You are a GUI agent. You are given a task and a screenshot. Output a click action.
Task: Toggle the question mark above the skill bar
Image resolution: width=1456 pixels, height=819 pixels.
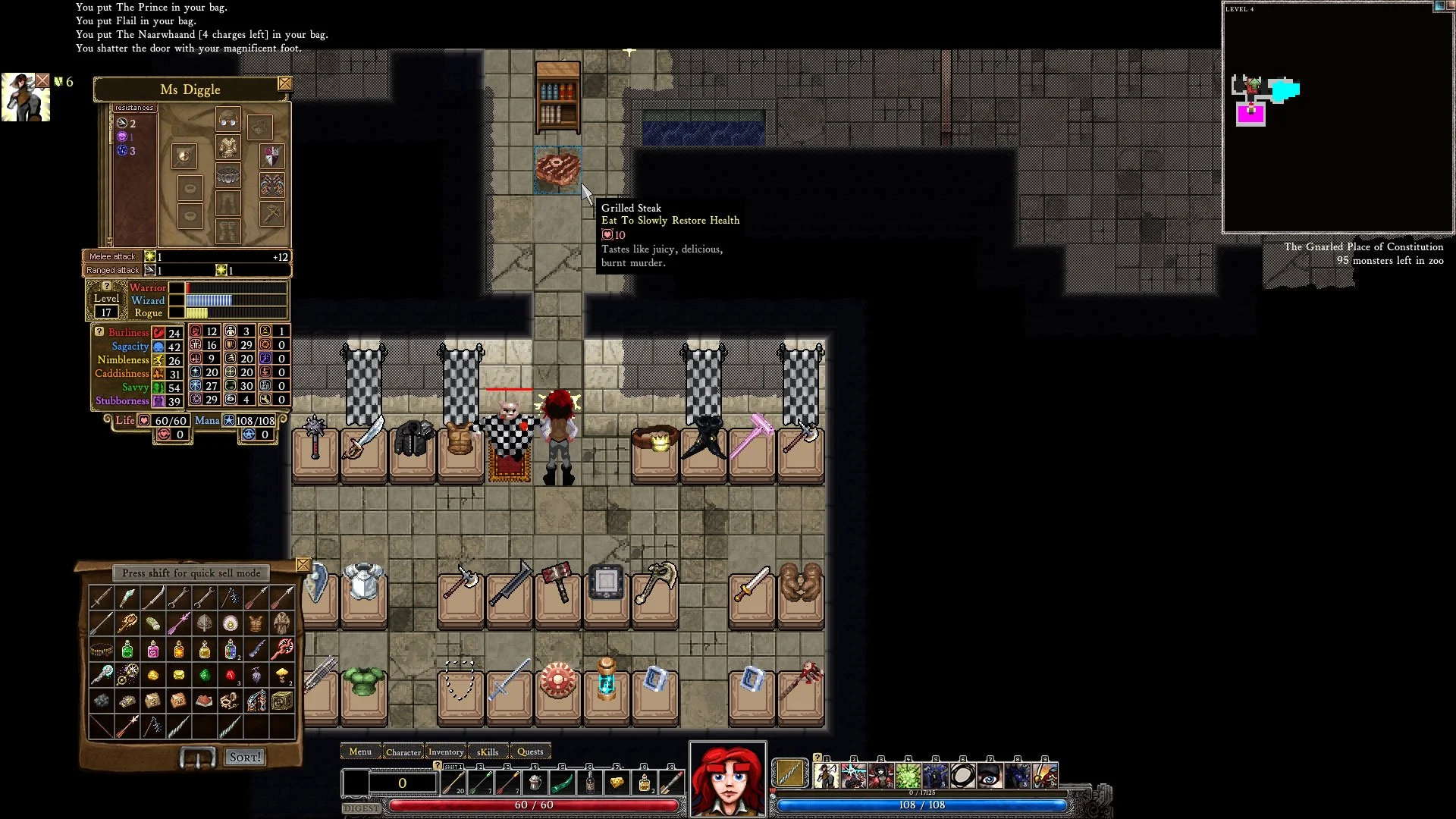point(817,757)
